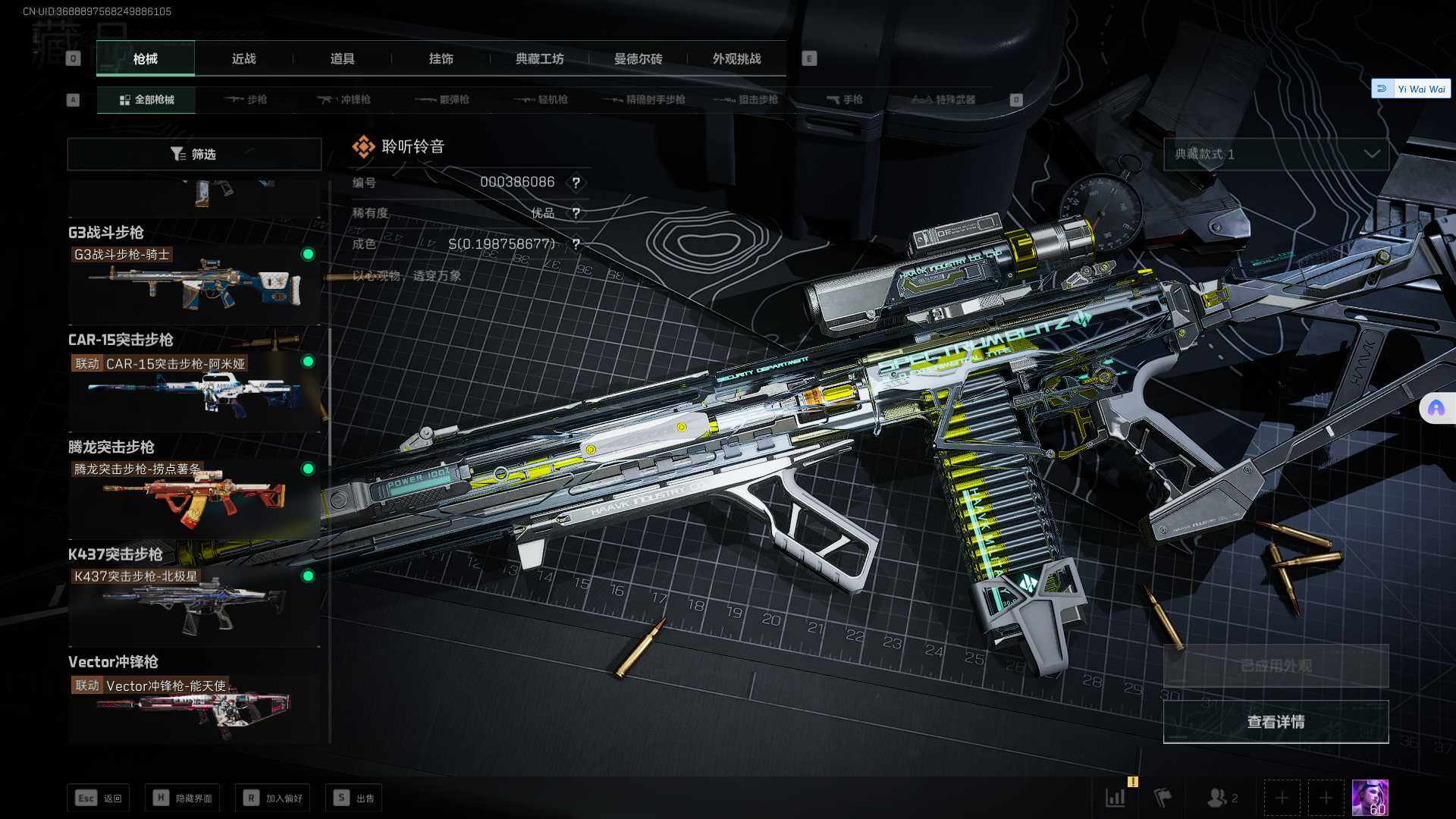
Task: Open the player avatar at bottom right
Action: [1370, 798]
